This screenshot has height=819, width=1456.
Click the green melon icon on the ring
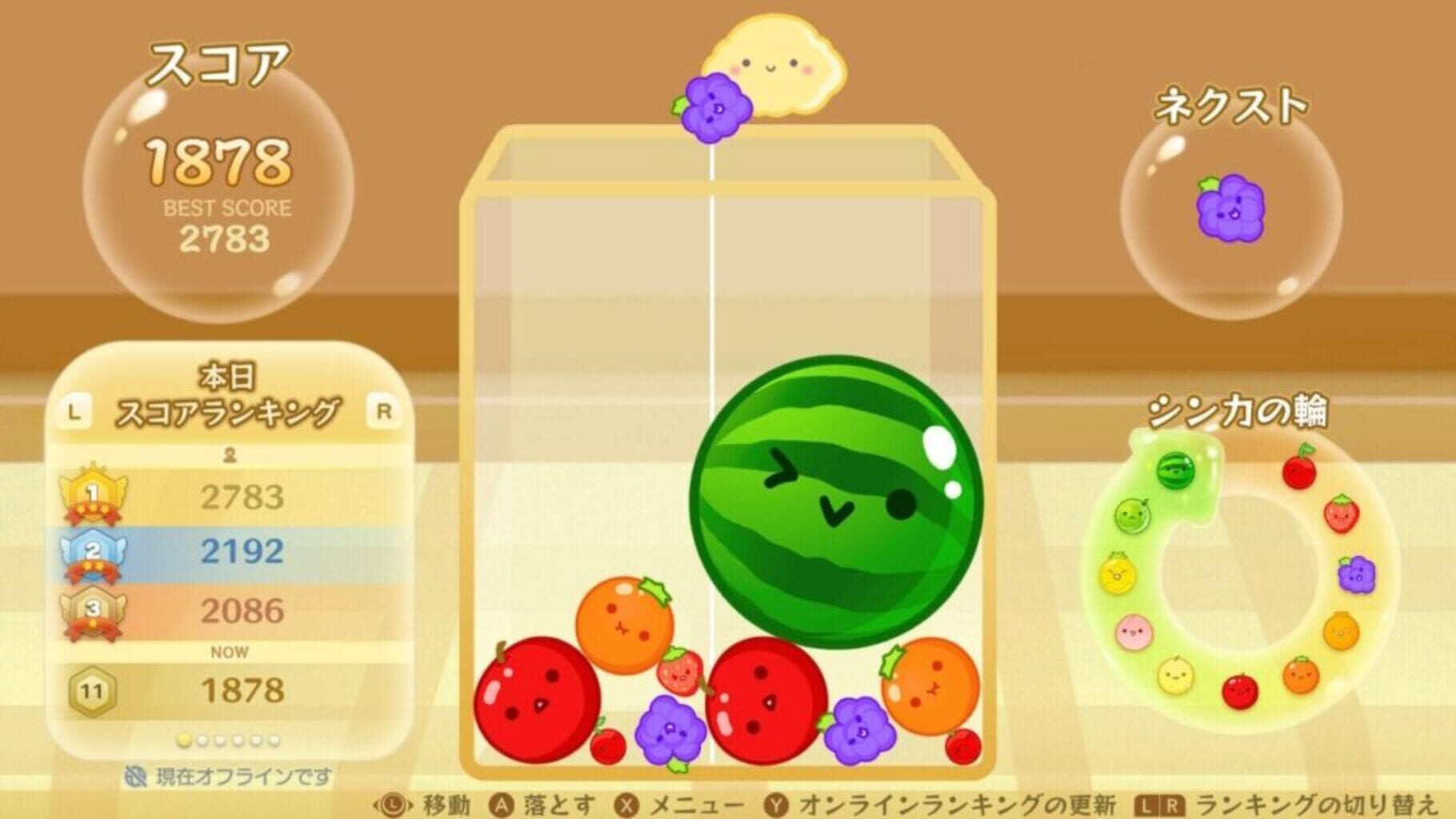click(1132, 515)
